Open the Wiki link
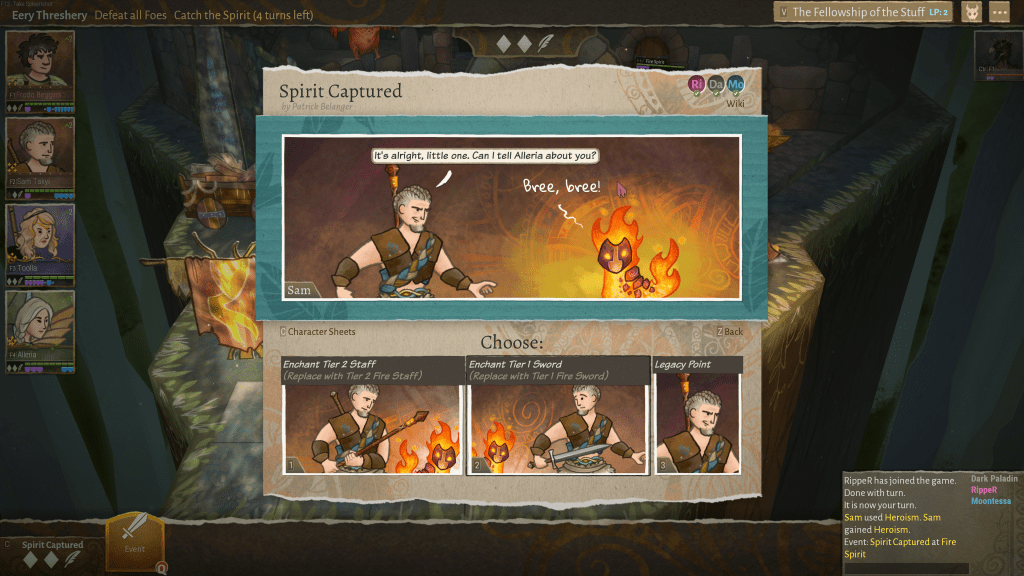The width and height of the screenshot is (1024, 576). [x=735, y=103]
